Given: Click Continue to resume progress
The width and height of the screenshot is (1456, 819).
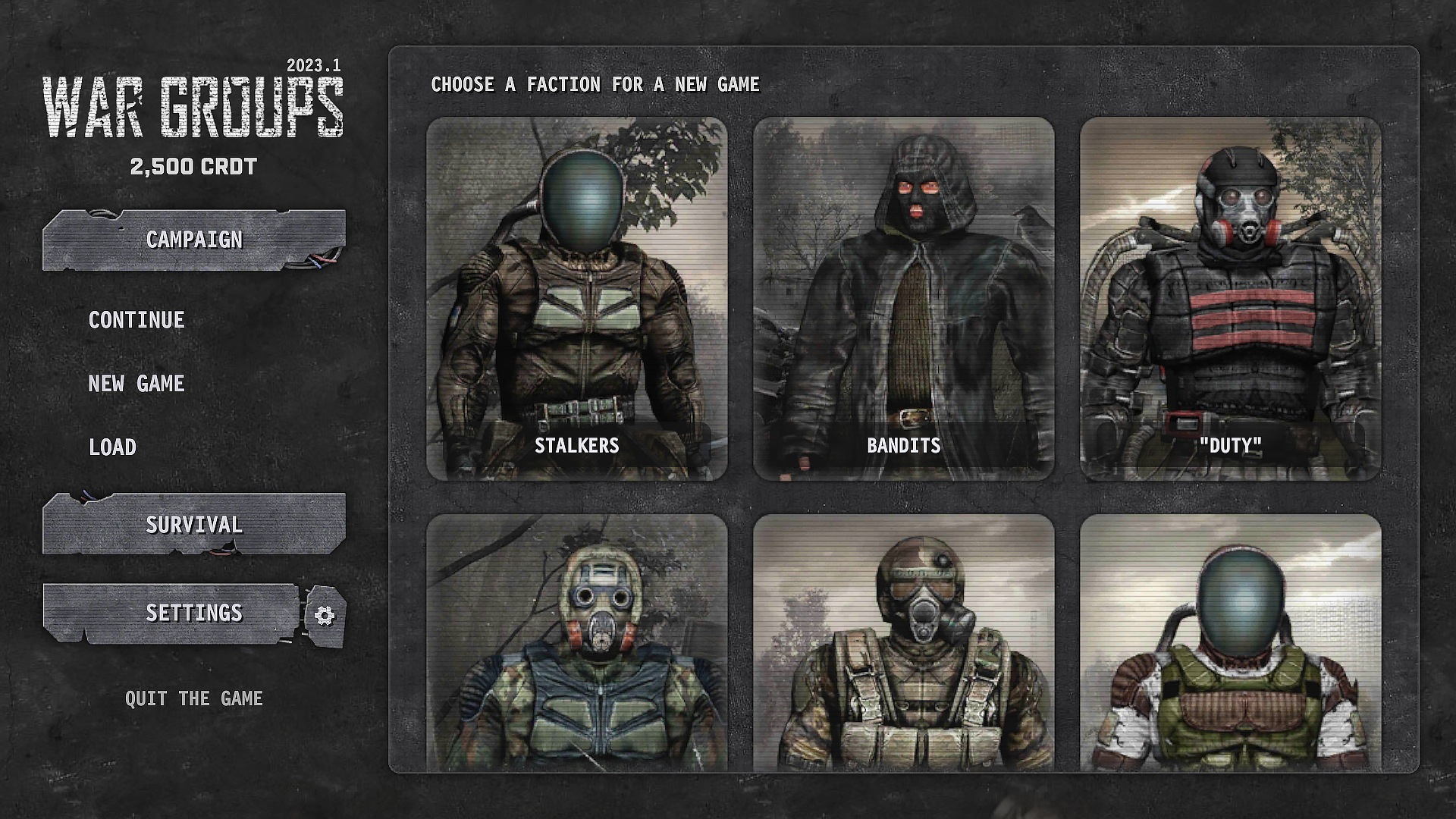Looking at the screenshot, I should click(x=136, y=319).
